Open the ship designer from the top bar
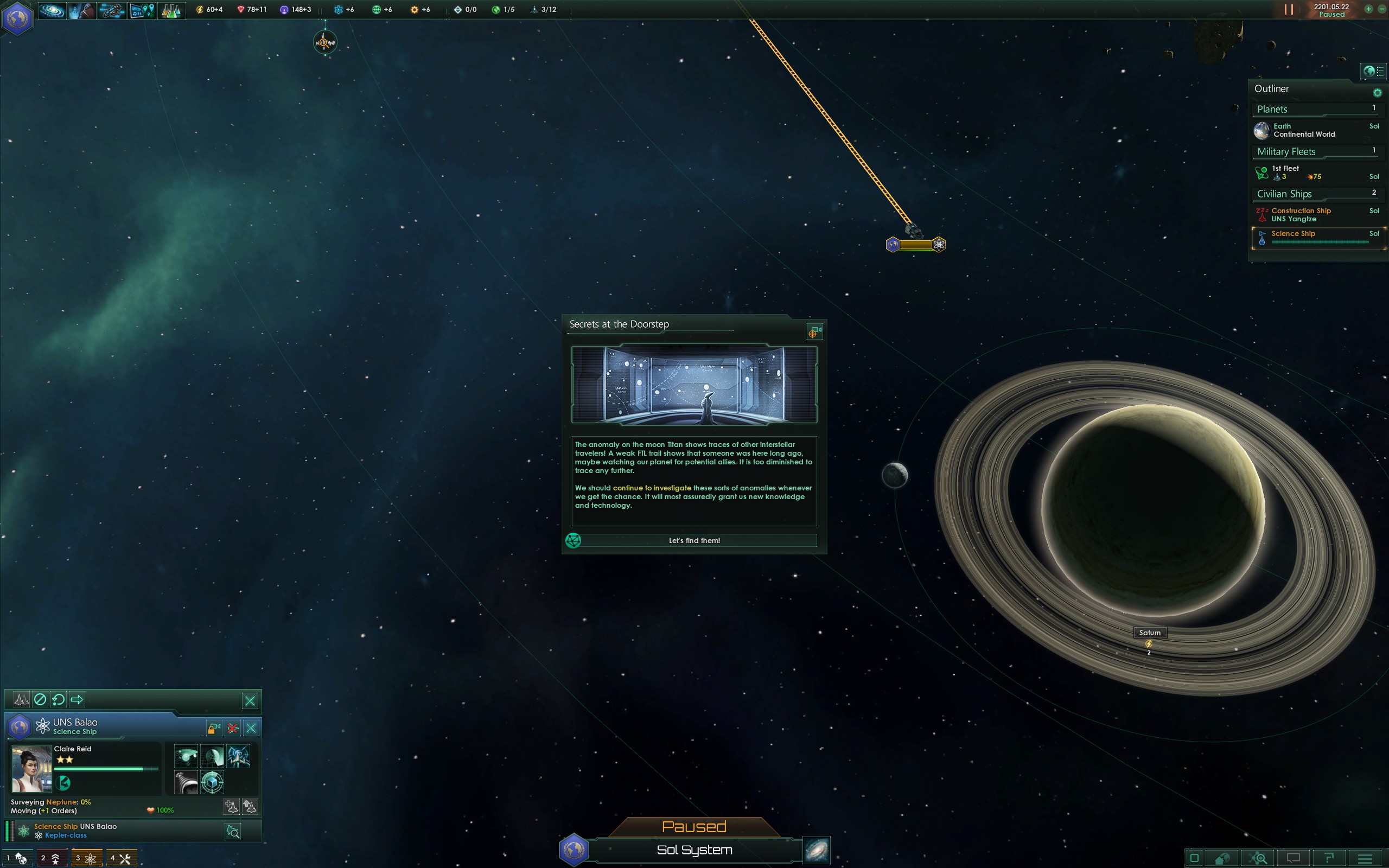The width and height of the screenshot is (1389, 868). click(111, 10)
